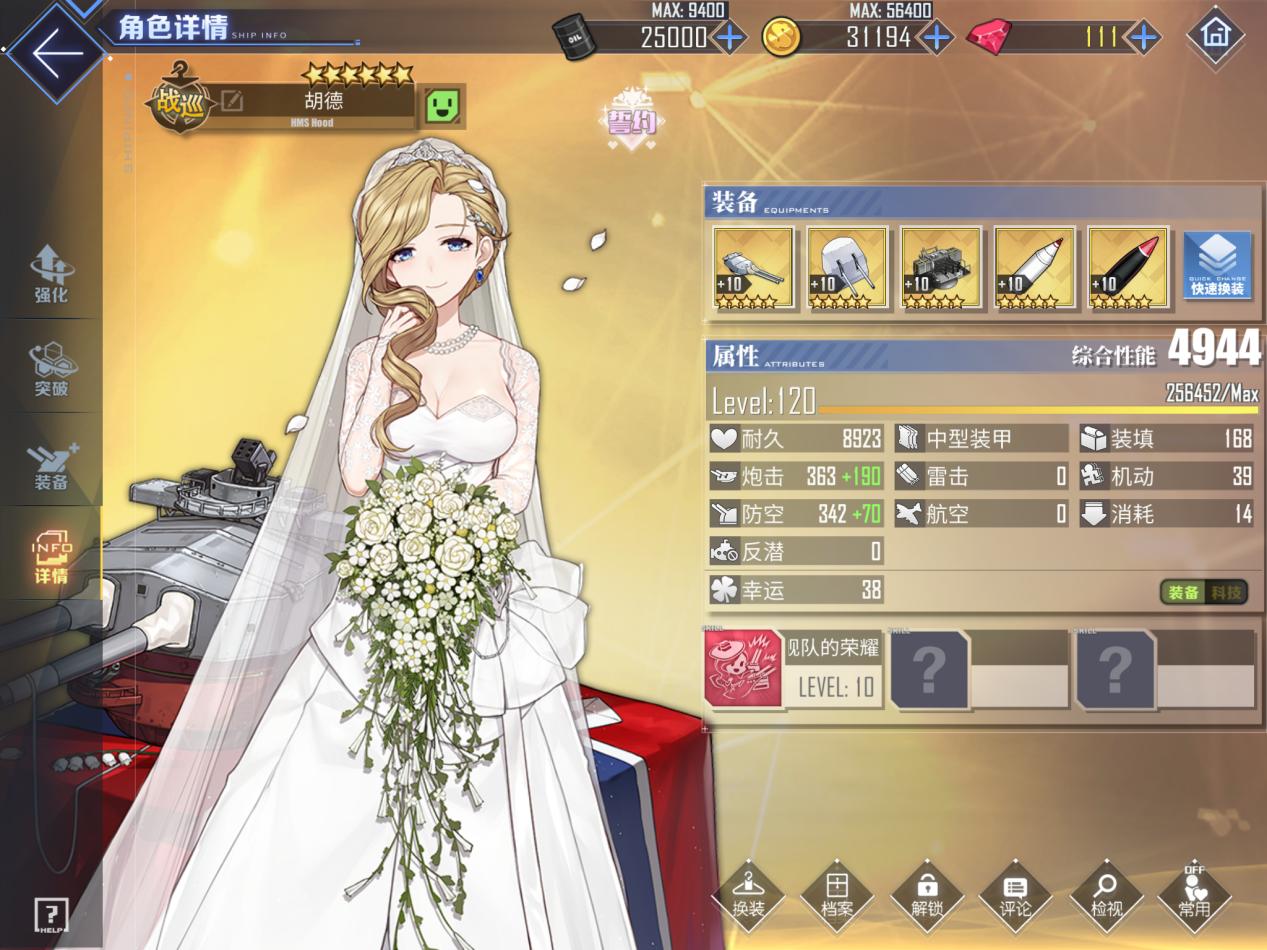The height and width of the screenshot is (950, 1267).
Task: Buy gems with the plus button
Action: pos(1143,39)
